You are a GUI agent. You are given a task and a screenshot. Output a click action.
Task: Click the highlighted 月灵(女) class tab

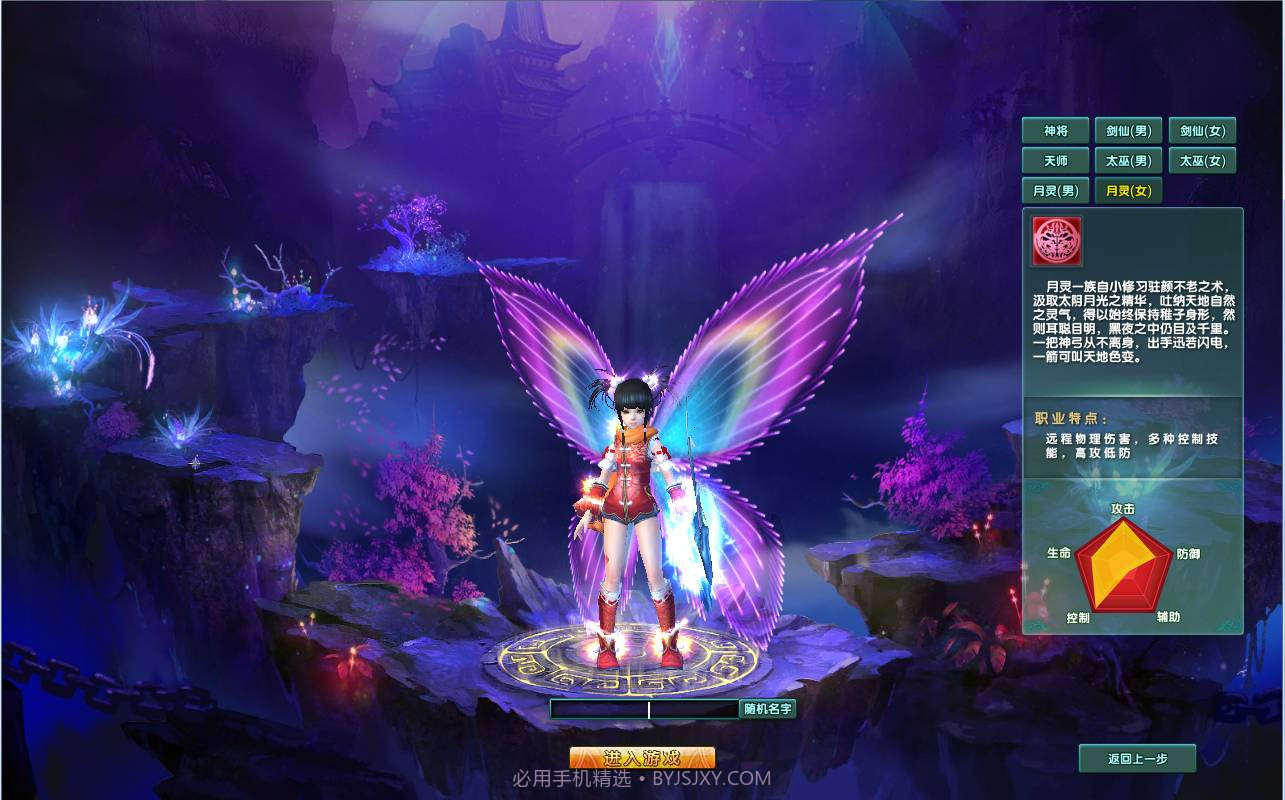pos(1128,190)
